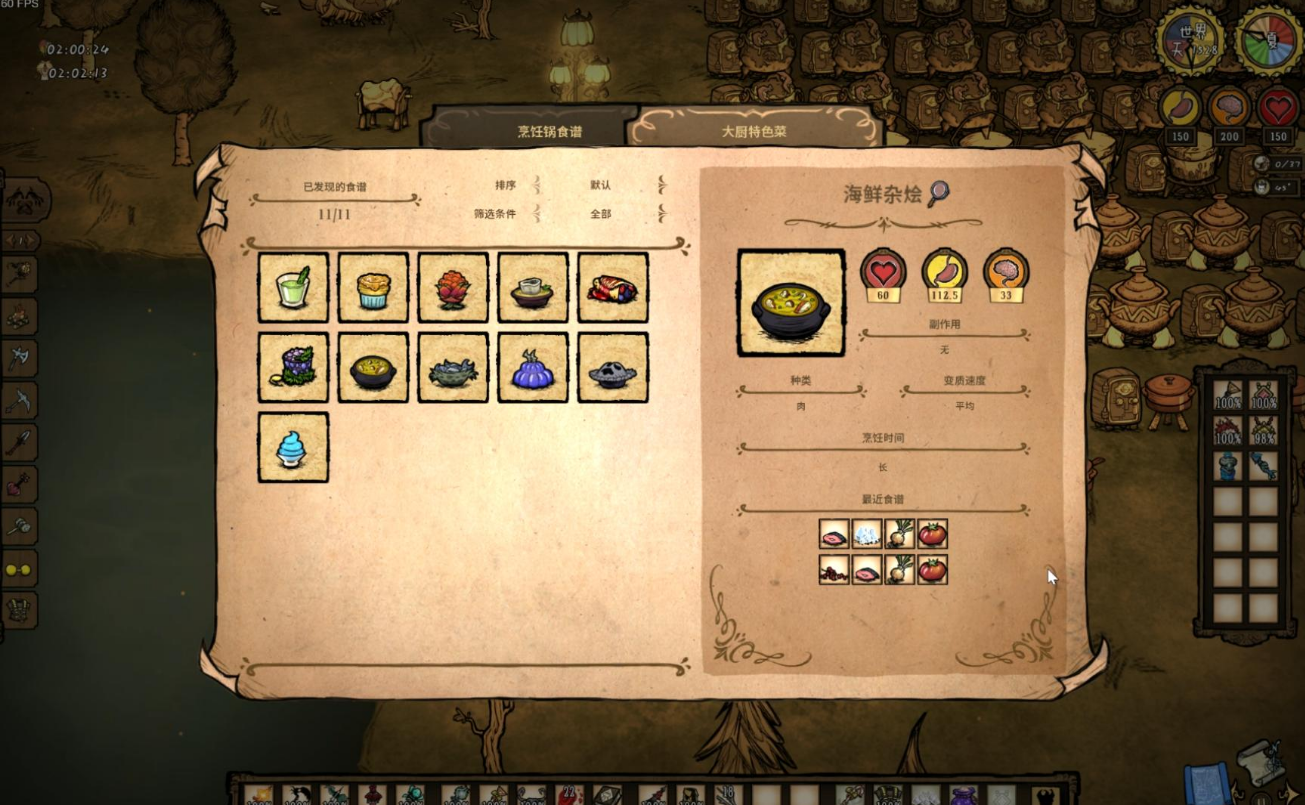Open the pickaxe crafting tab

(x=19, y=400)
